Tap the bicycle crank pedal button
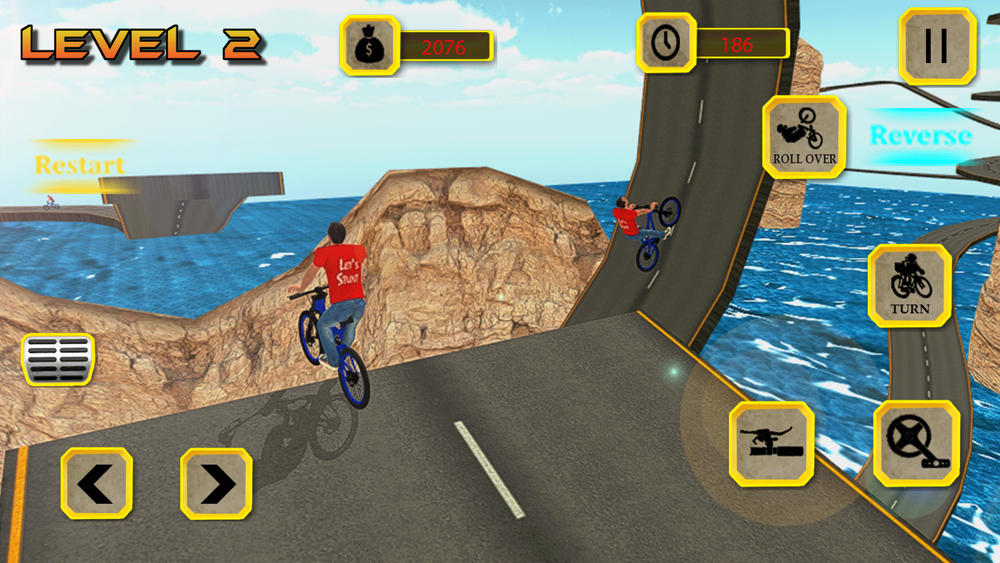 [x=917, y=443]
